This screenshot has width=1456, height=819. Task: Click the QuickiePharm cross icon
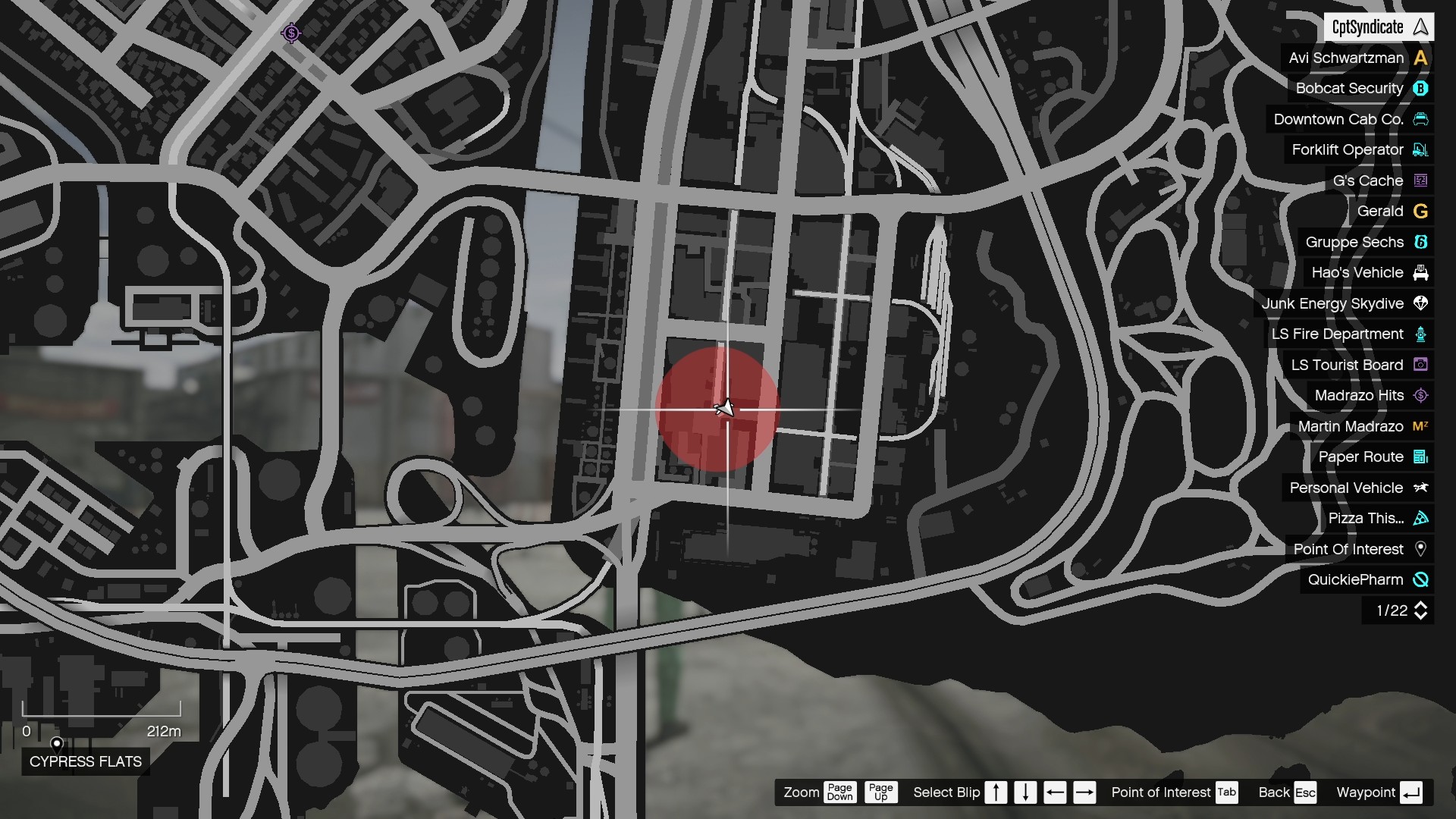pos(1421,580)
